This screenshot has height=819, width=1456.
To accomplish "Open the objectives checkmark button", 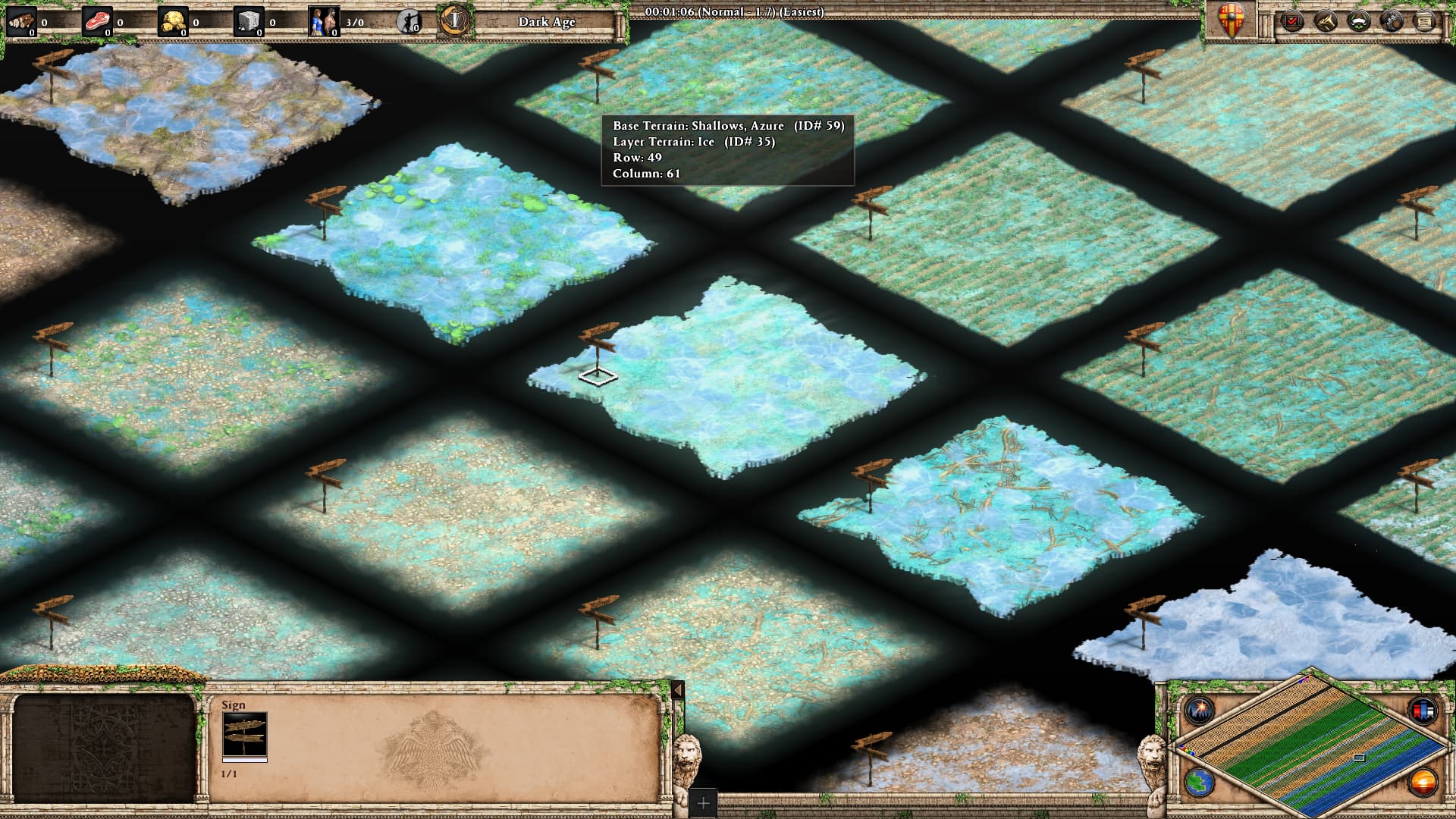I will (x=1292, y=21).
